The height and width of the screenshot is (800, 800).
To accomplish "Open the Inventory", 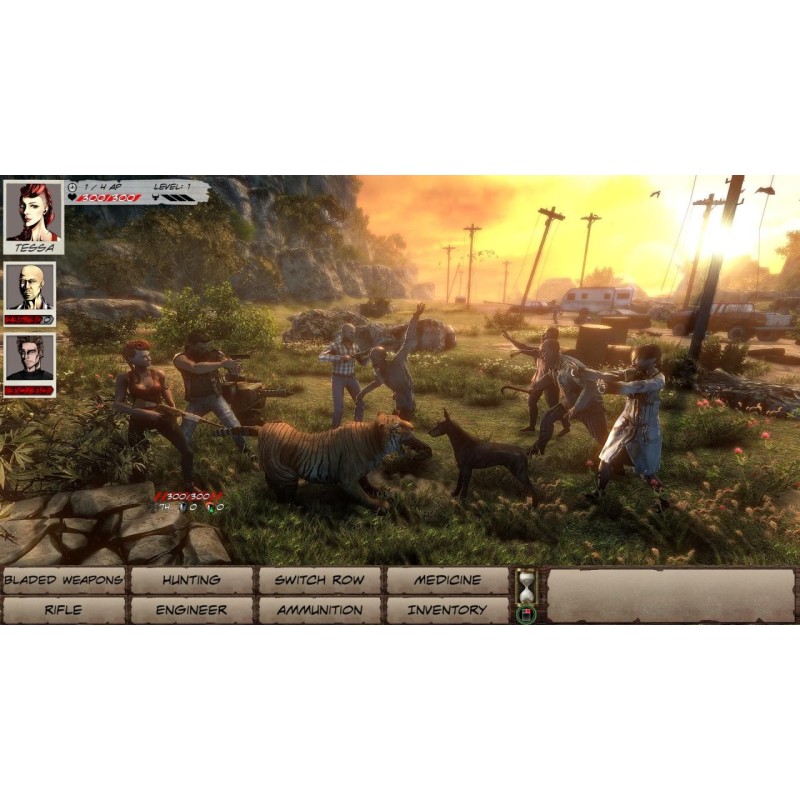I will click(448, 610).
